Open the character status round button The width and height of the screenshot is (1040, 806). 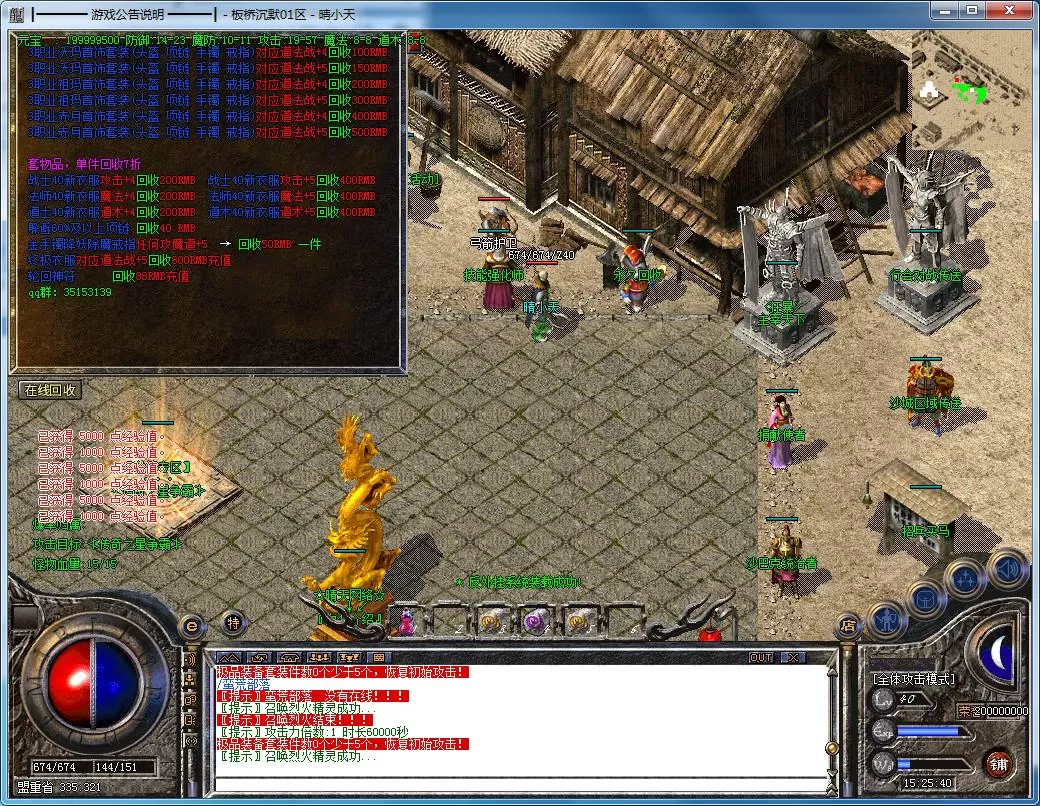[x=887, y=620]
